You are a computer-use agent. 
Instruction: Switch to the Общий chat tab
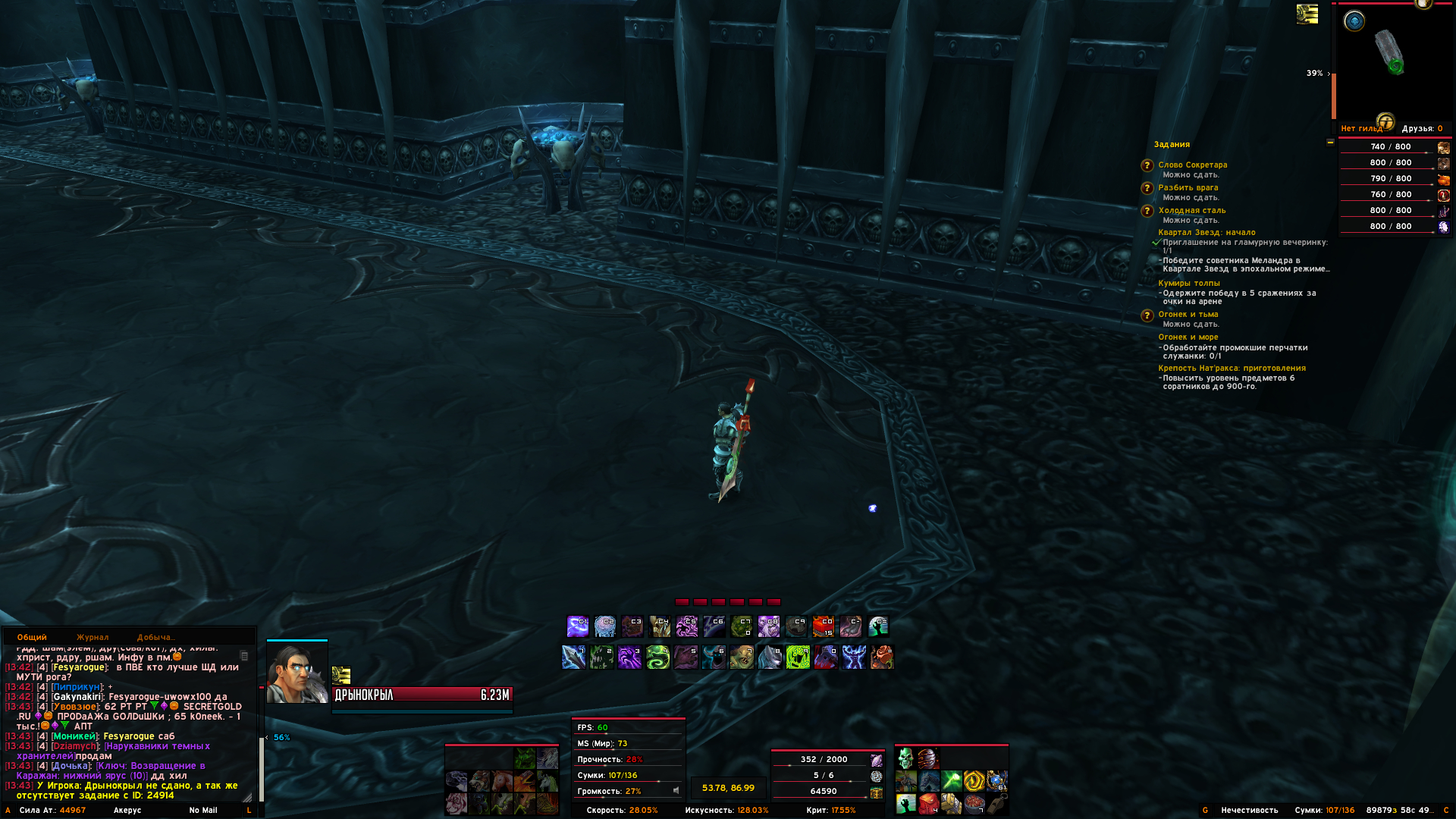point(32,637)
